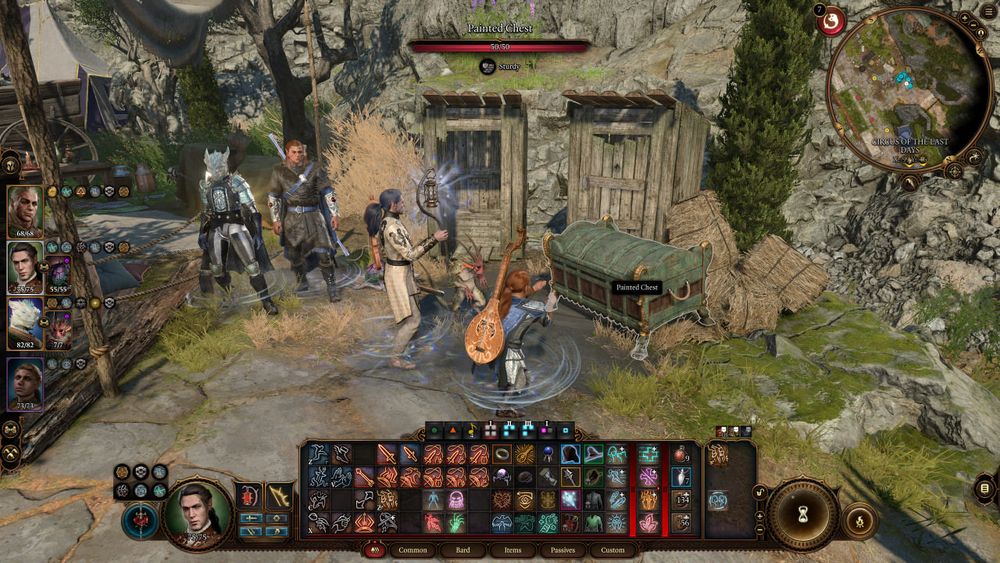Select the Passives hotbar tab
Screen dimensions: 1000x563
(x=563, y=550)
